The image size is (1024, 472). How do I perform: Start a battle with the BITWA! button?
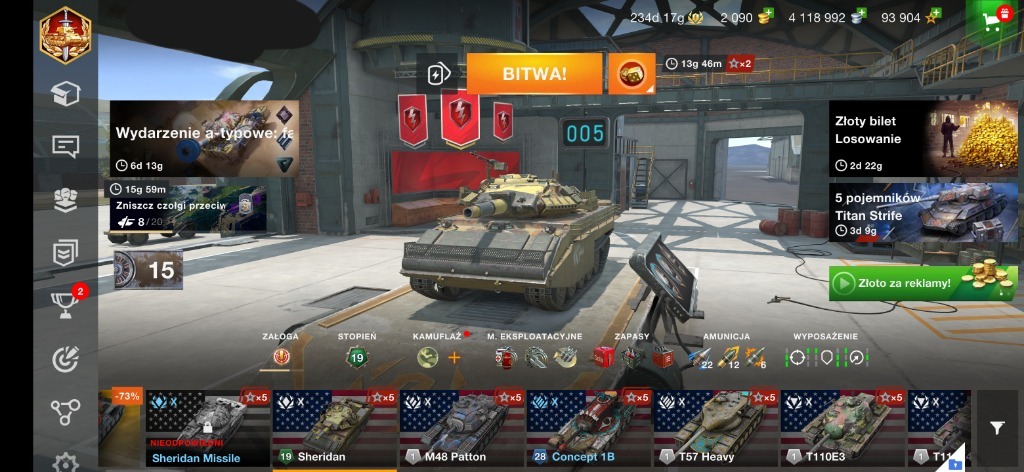[x=534, y=74]
